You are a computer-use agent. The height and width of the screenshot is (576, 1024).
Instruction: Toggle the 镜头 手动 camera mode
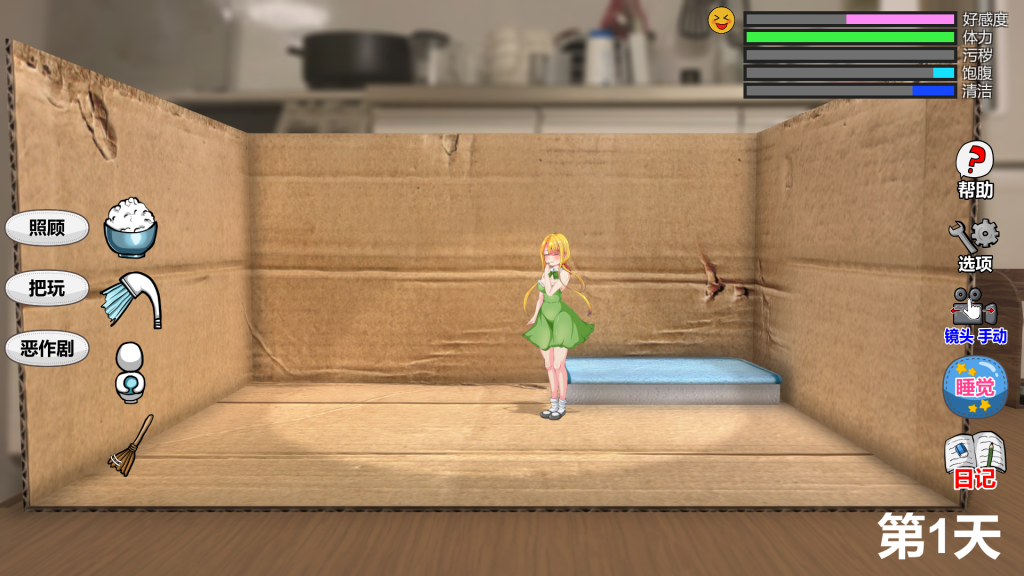pyautogui.click(x=974, y=316)
